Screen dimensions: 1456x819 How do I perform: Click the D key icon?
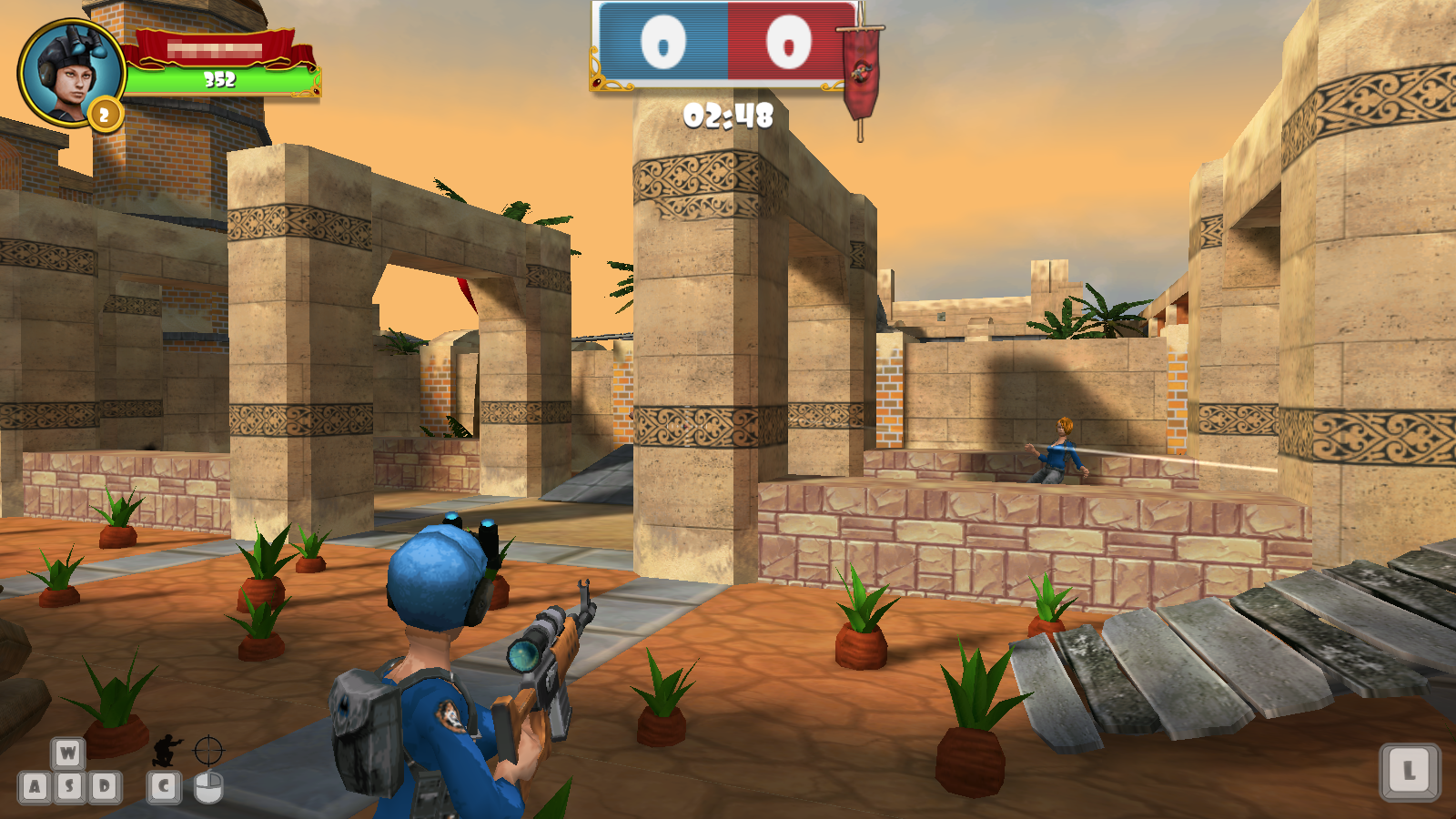(x=105, y=786)
